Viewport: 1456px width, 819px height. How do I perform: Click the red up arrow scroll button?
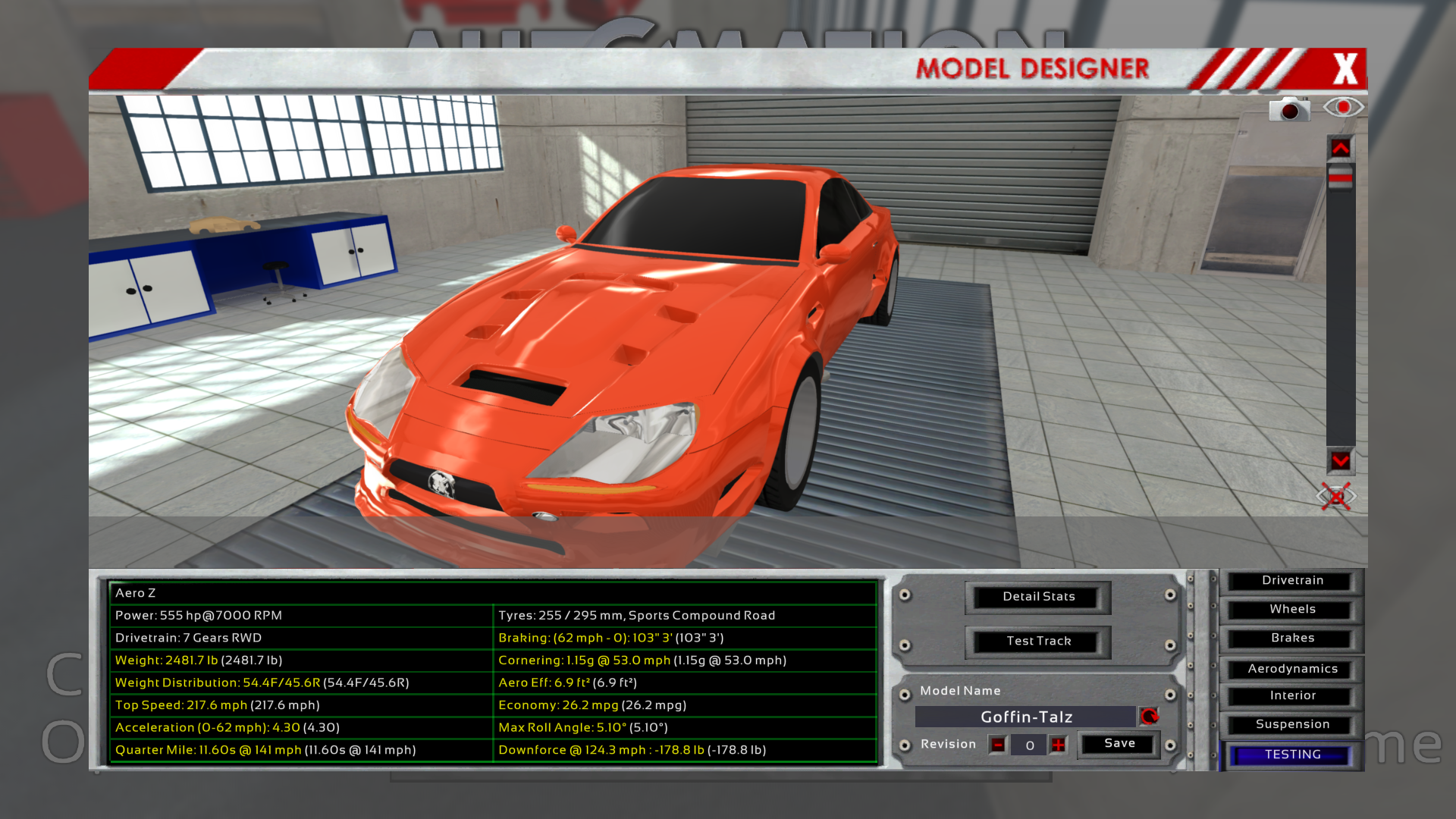coord(1340,149)
